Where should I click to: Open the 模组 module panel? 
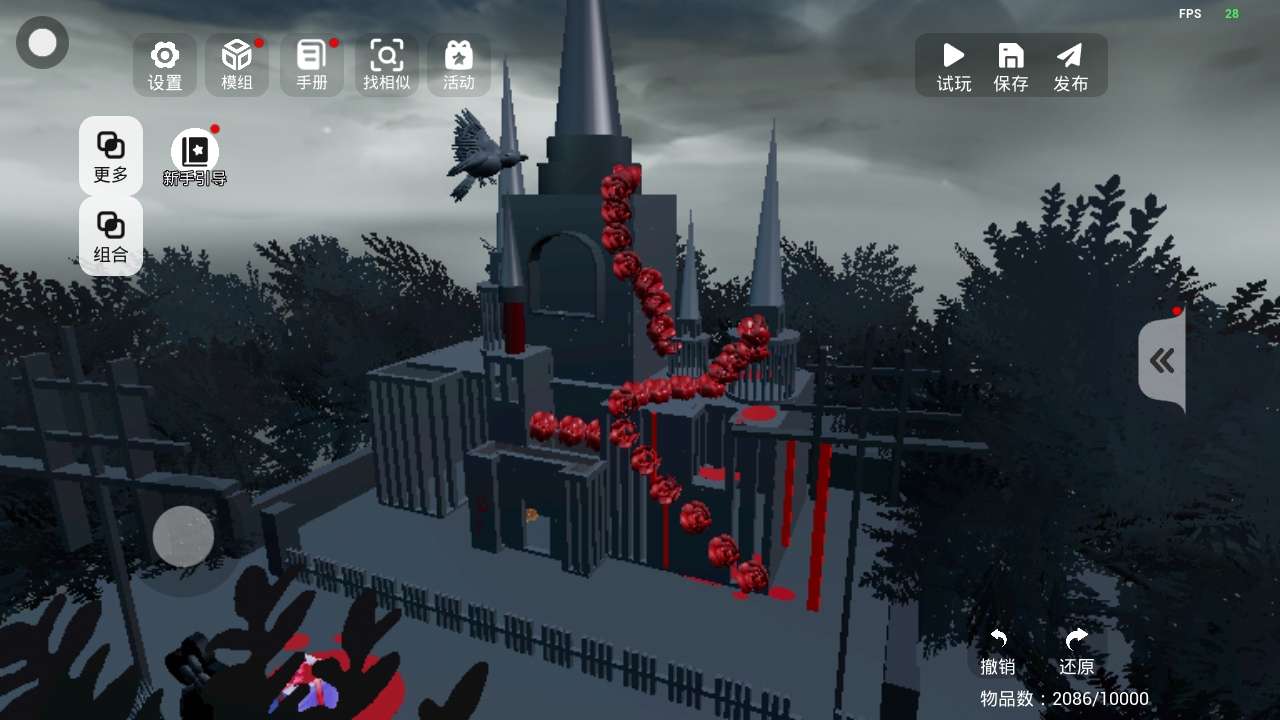pos(237,65)
